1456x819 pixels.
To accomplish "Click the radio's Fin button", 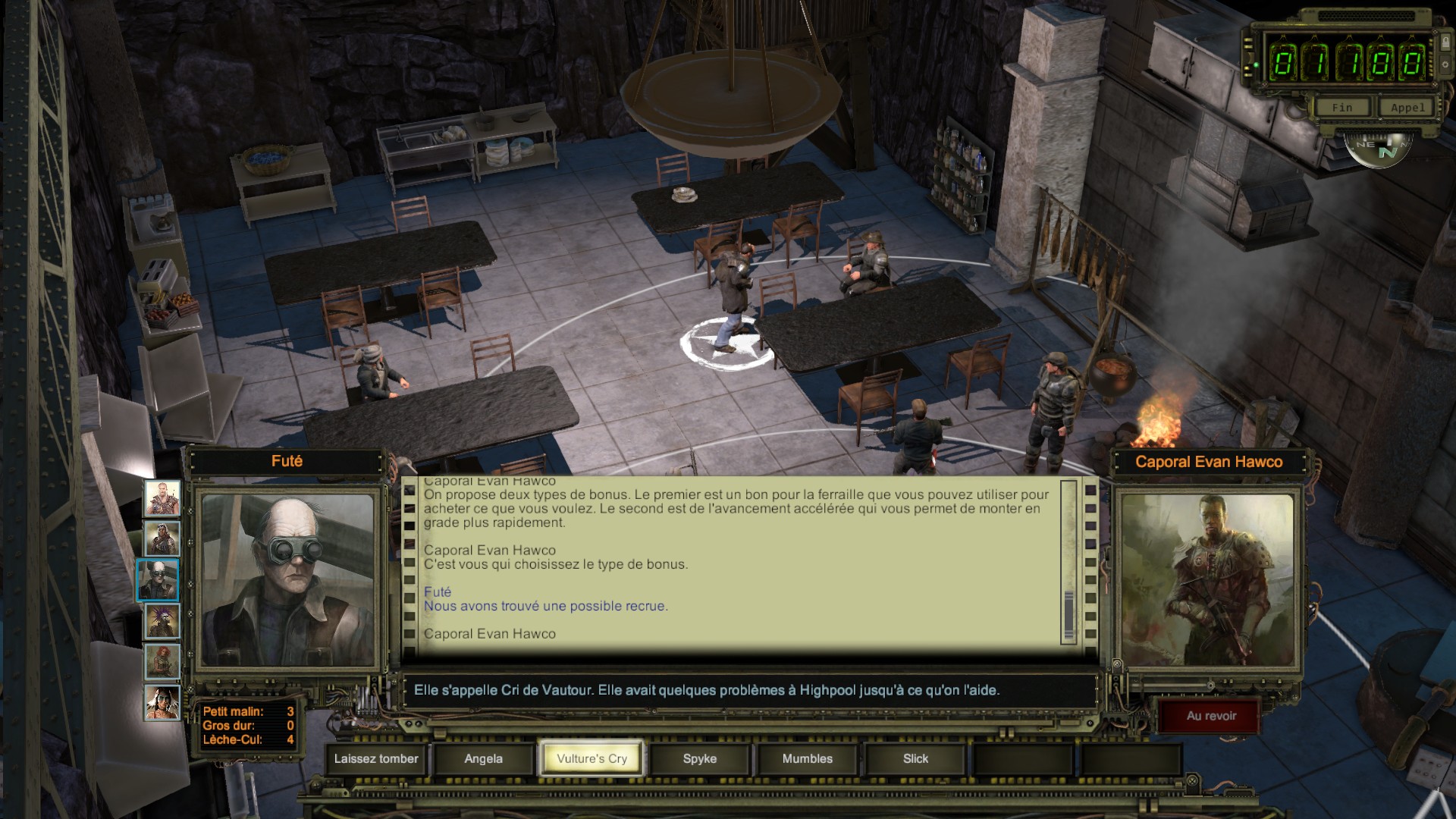I will pos(1341,108).
